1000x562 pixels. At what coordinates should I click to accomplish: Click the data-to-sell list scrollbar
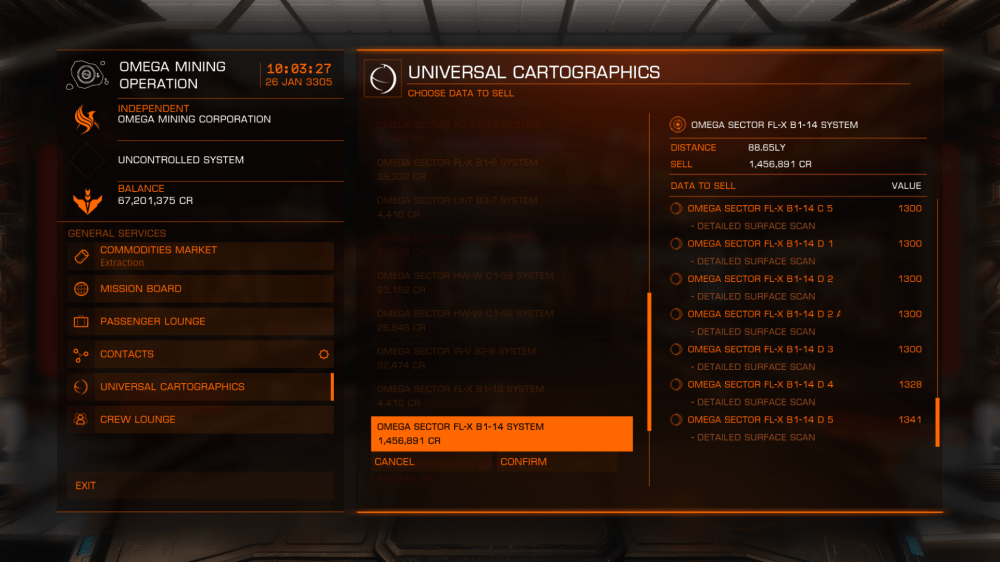[937, 421]
